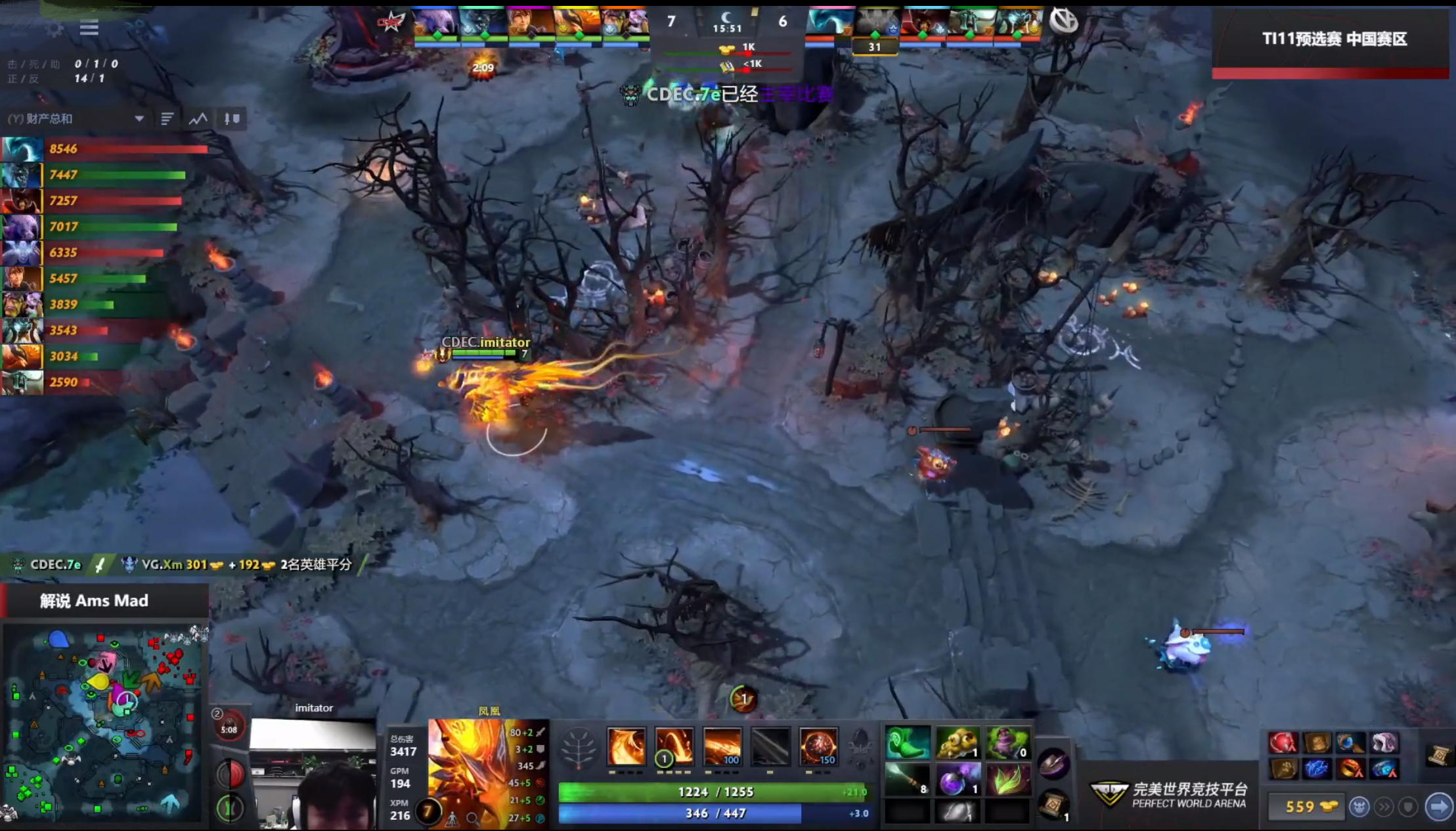Select Phoenix's portrait in the top hero bar

click(x=576, y=20)
